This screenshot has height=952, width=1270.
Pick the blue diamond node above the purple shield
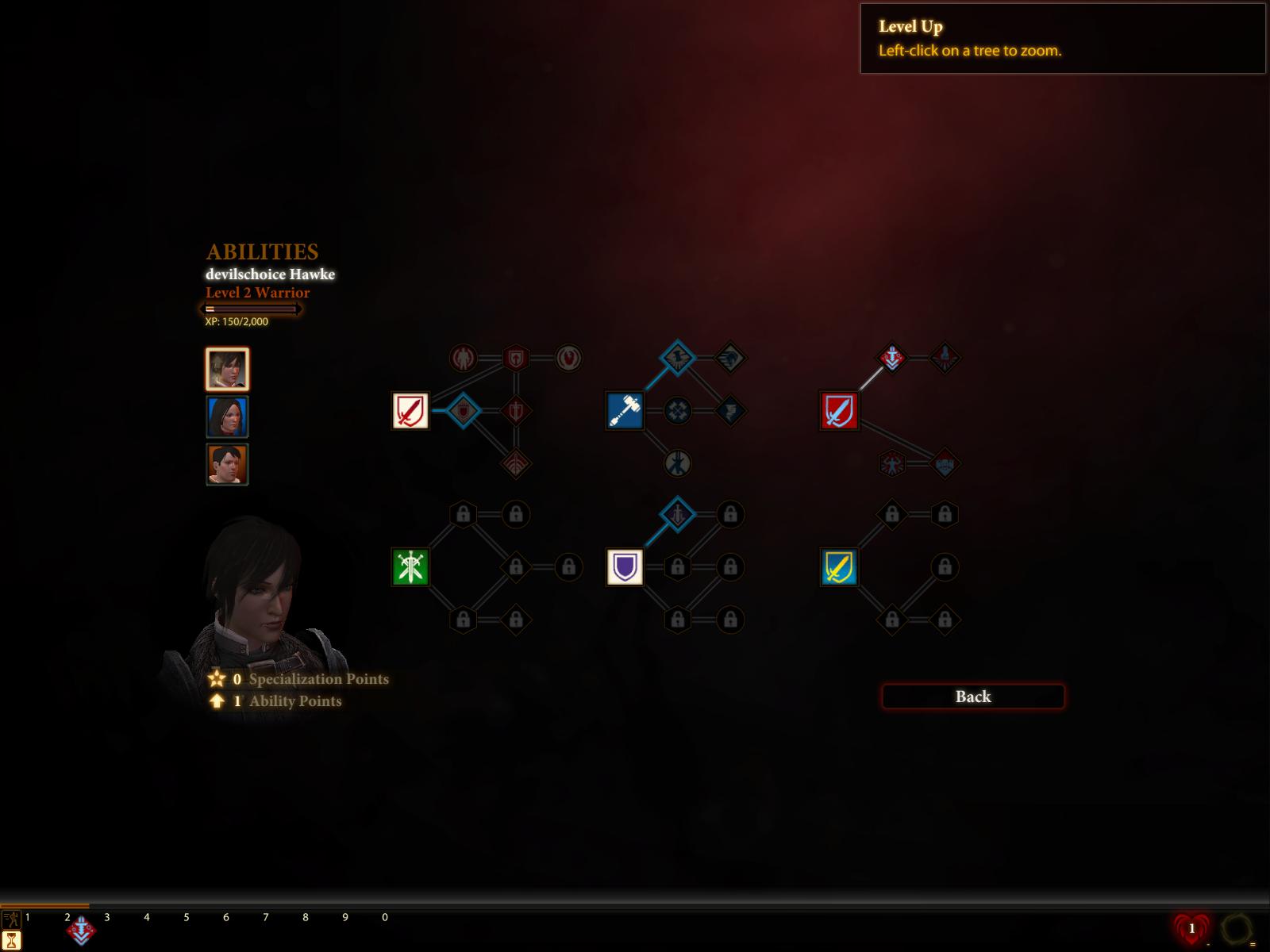tap(677, 515)
